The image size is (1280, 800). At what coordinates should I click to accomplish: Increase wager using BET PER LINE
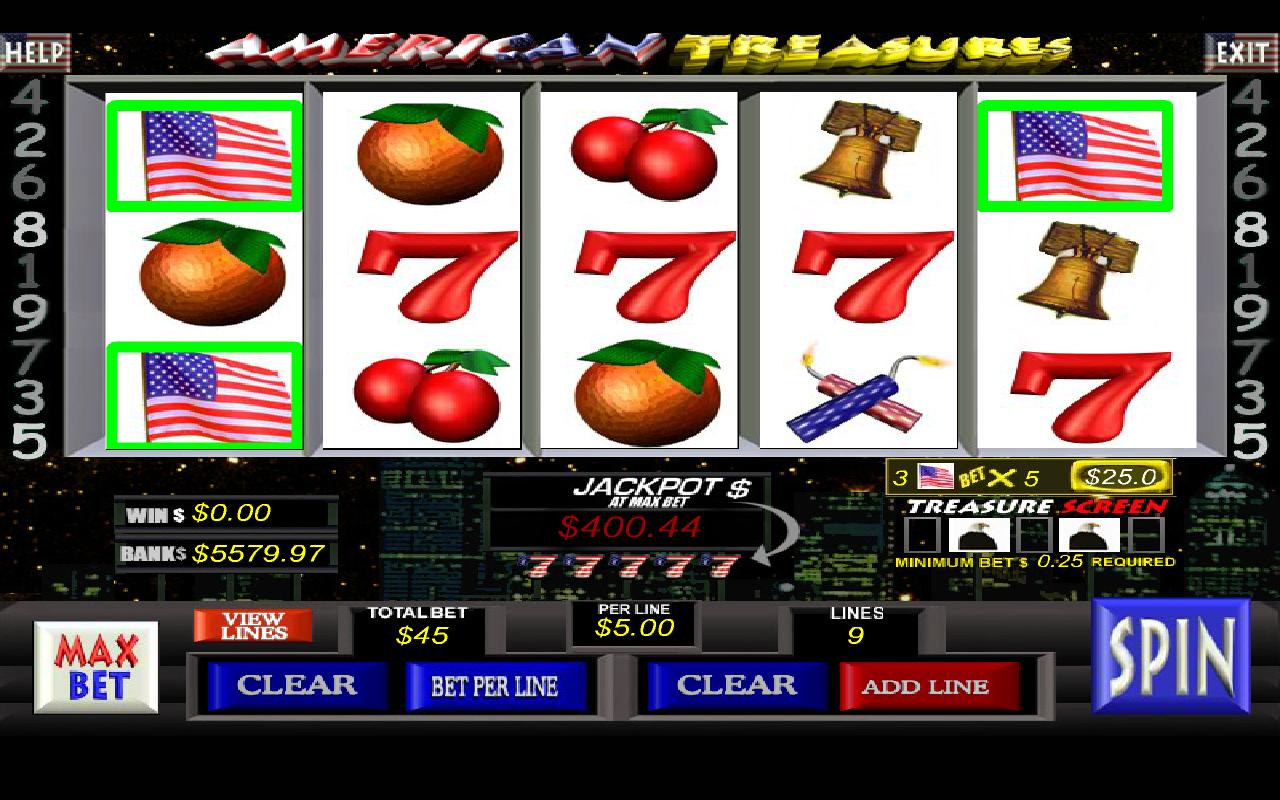tap(498, 687)
